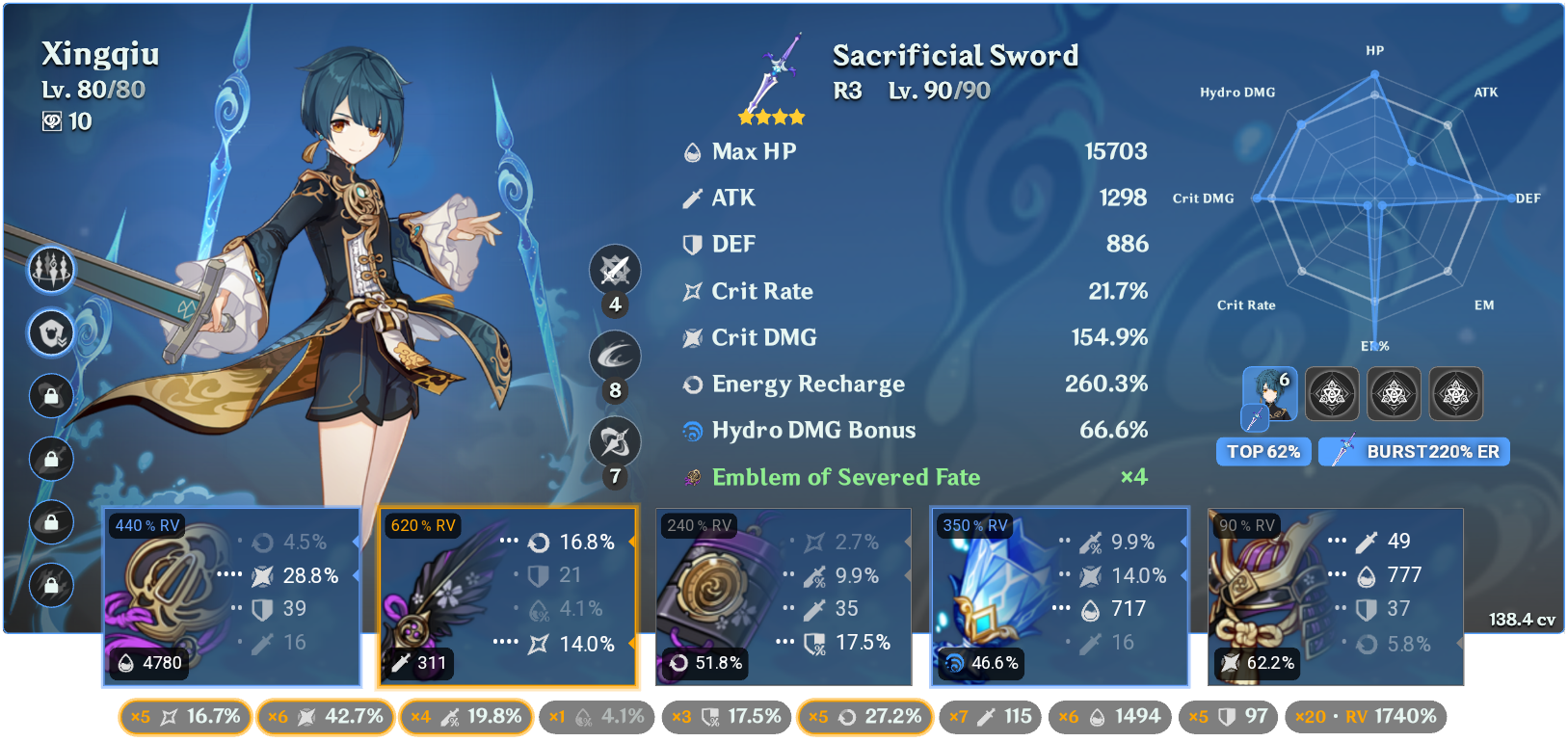Select an empty teammate slot
The height and width of the screenshot is (742, 1568).
tap(1332, 393)
